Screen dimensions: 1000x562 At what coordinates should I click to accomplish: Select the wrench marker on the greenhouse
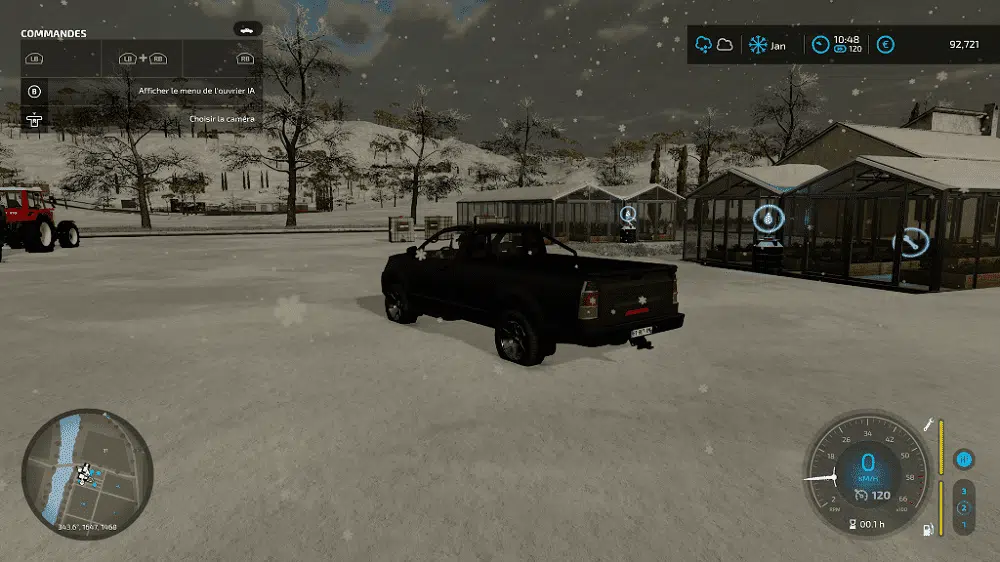pyautogui.click(x=910, y=241)
